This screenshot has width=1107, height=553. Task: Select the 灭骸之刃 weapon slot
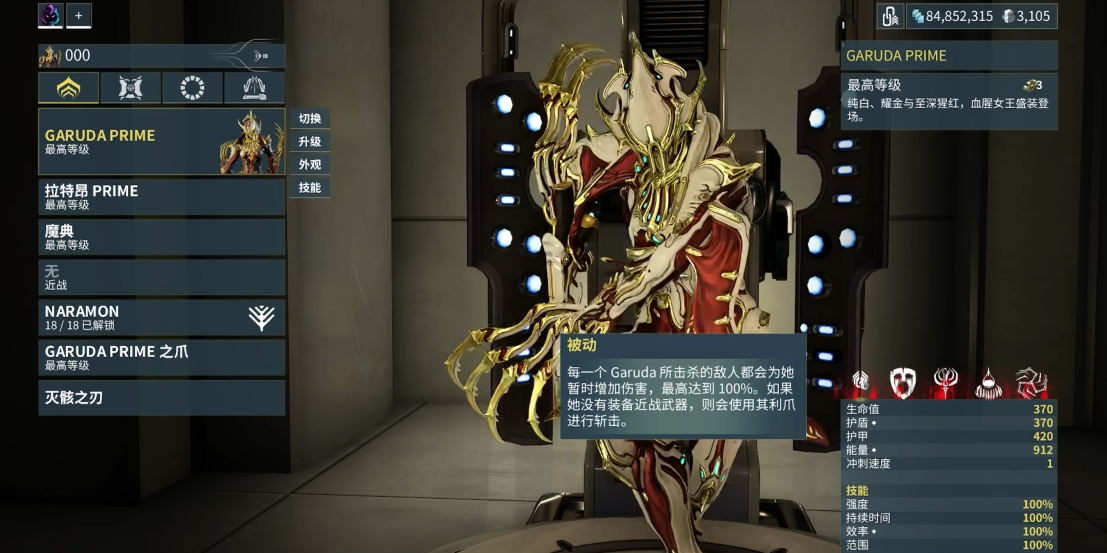point(160,397)
